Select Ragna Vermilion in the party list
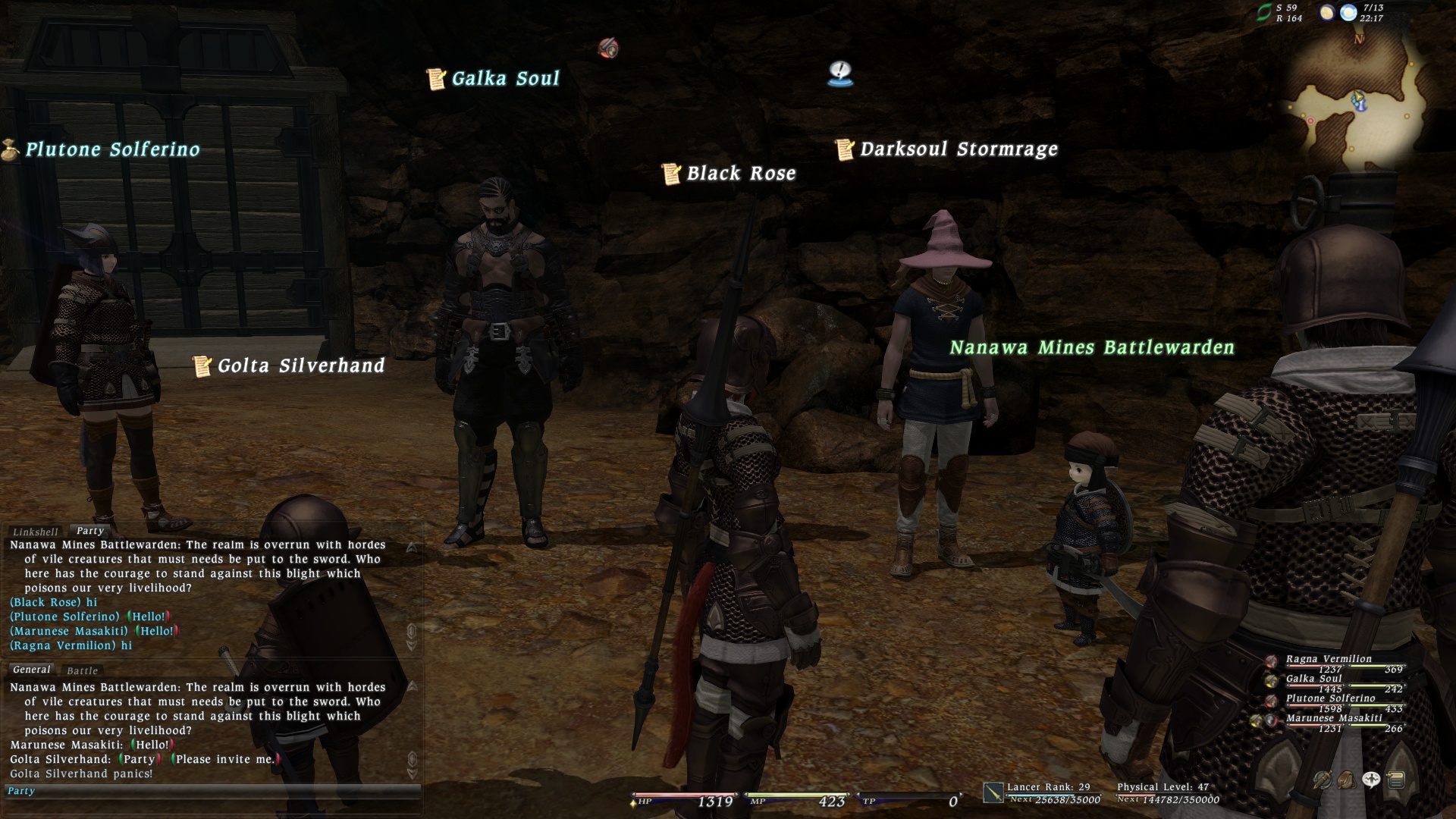This screenshot has height=819, width=1456. tap(1329, 659)
